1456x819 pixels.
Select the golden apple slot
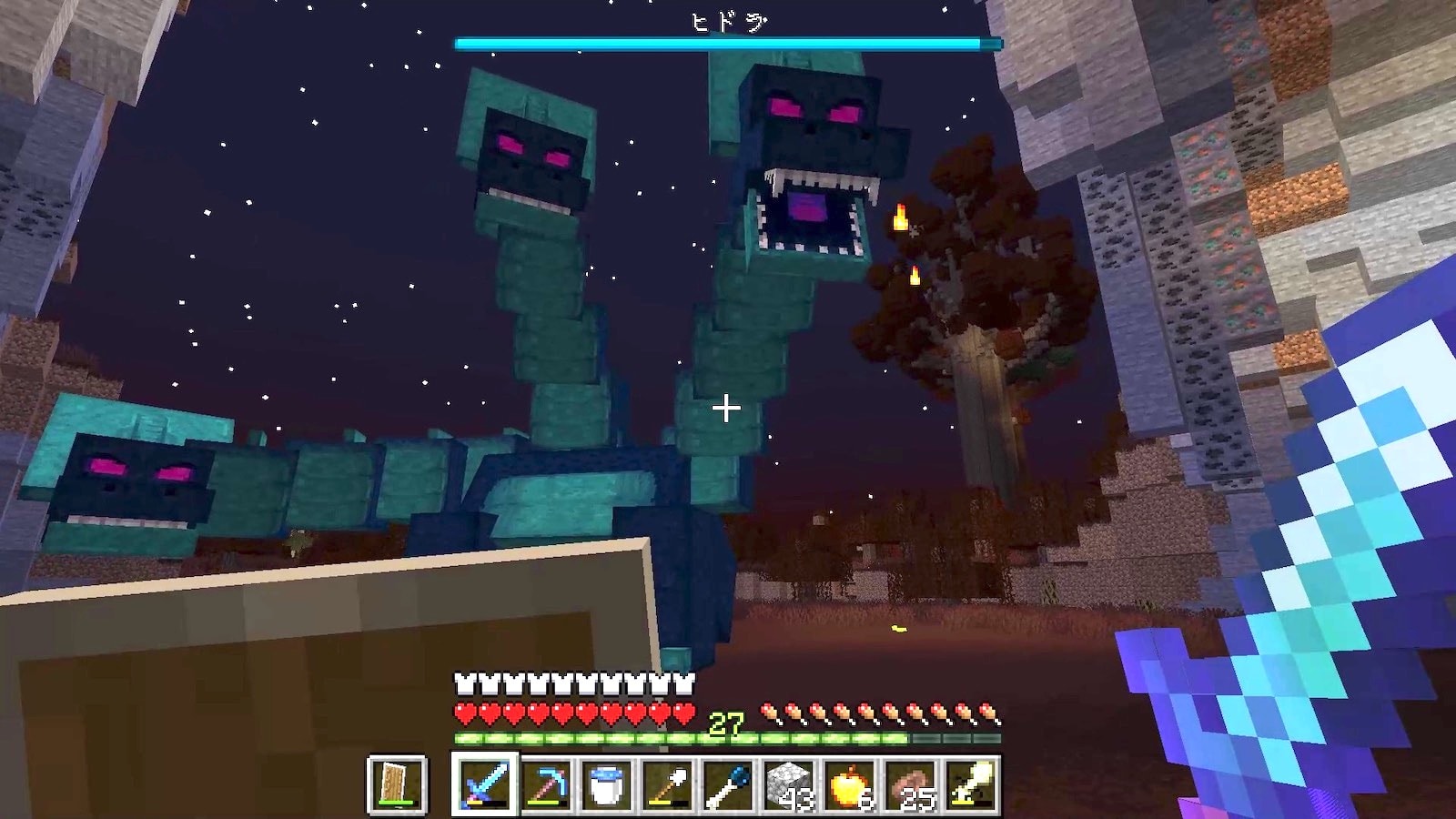(x=849, y=784)
